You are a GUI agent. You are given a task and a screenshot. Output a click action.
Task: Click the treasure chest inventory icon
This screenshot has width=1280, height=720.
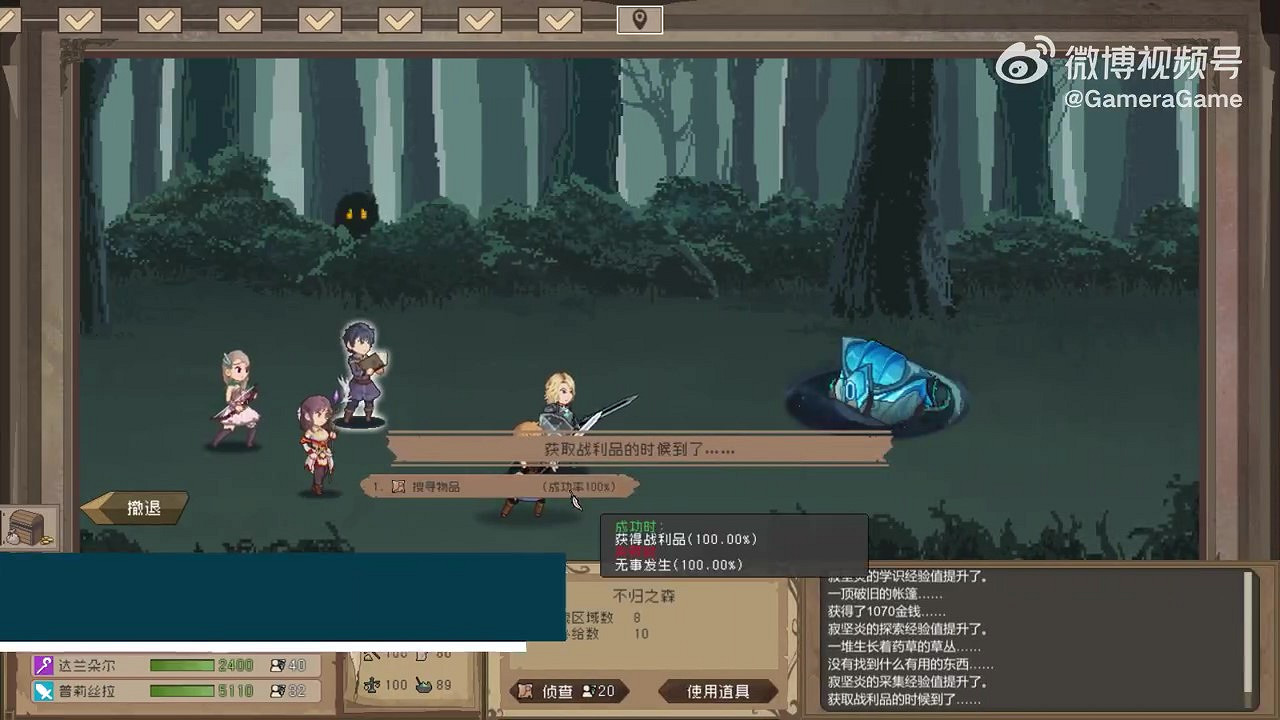click(30, 527)
